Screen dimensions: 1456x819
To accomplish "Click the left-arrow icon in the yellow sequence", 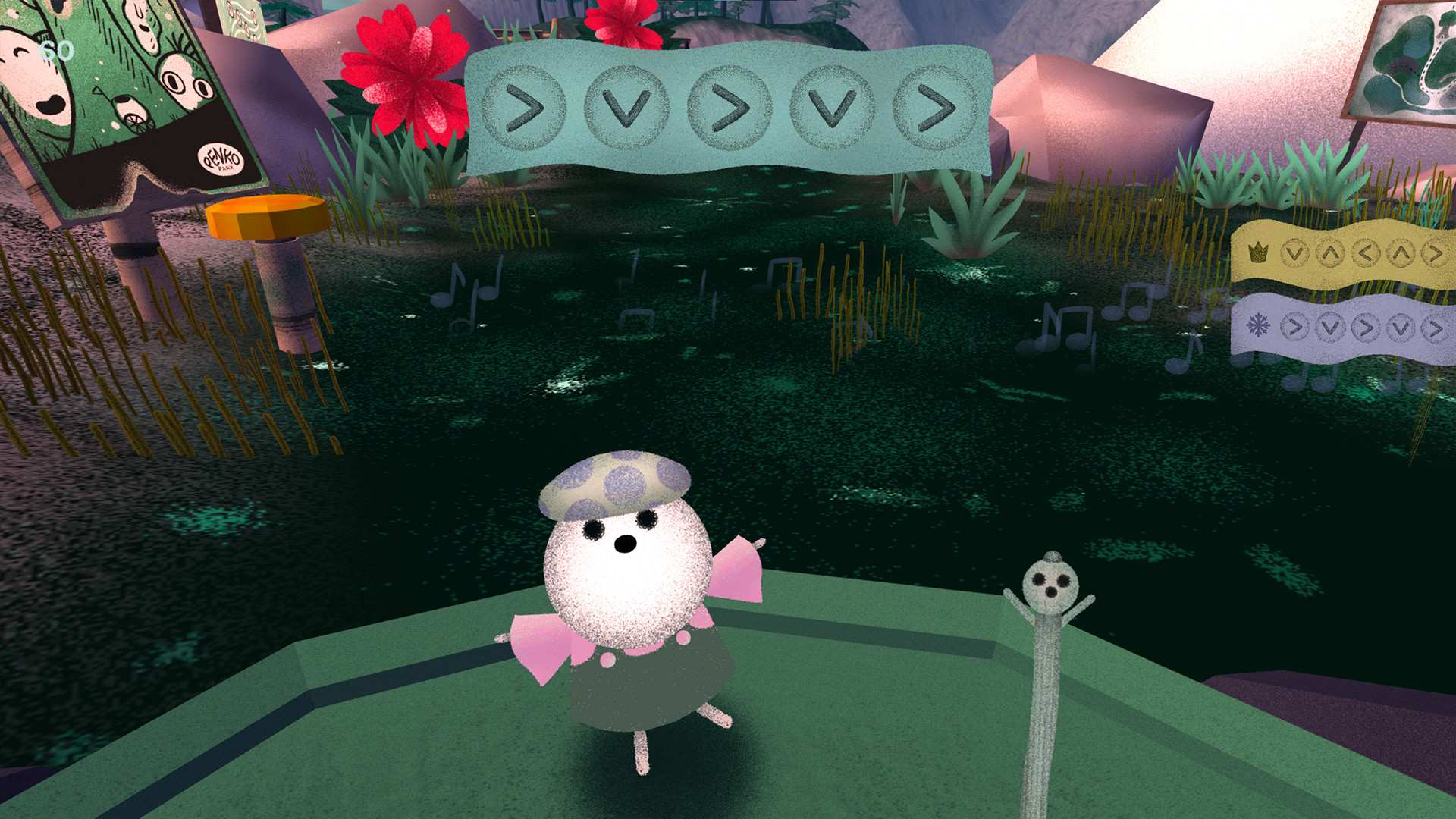I will [1367, 253].
